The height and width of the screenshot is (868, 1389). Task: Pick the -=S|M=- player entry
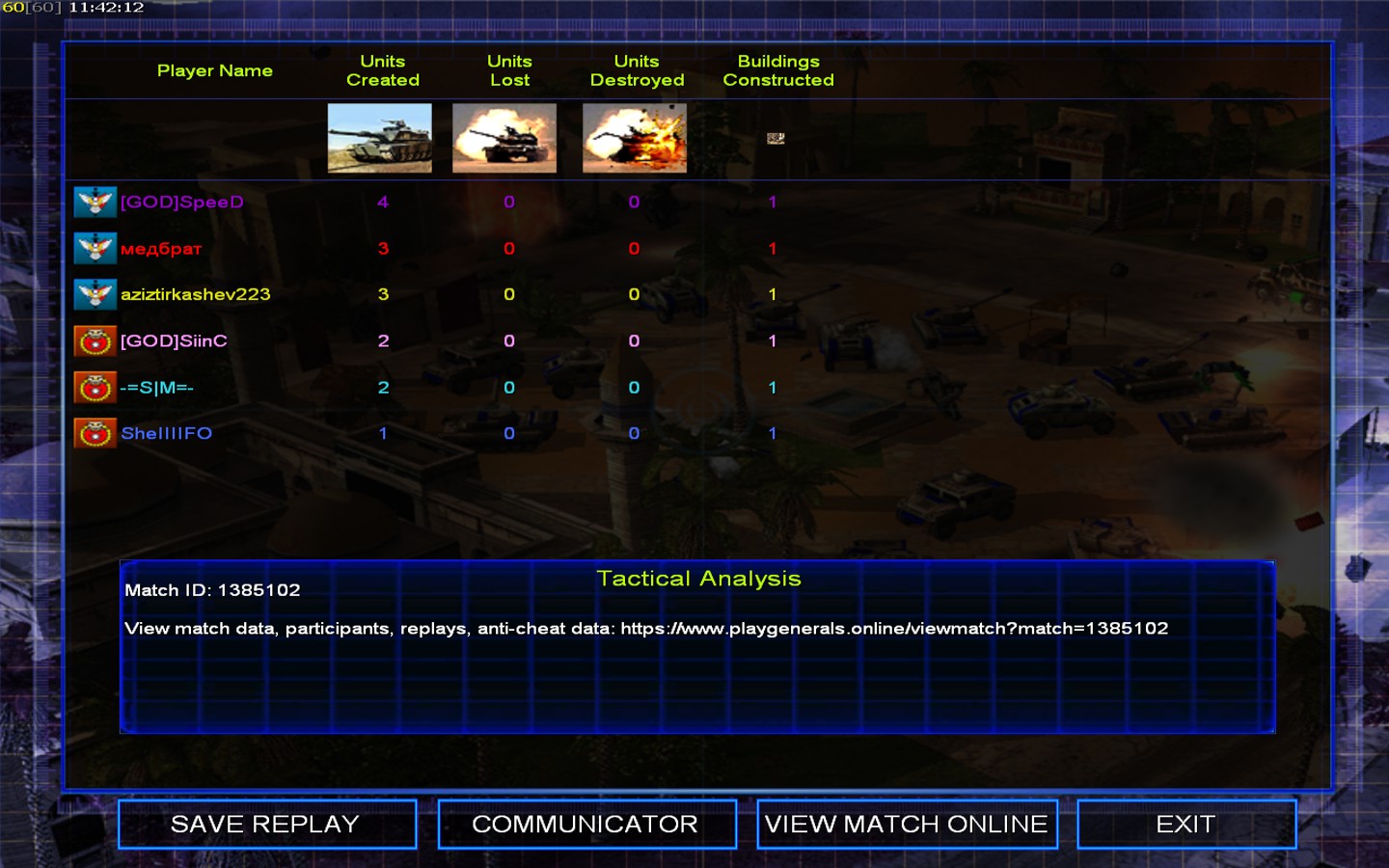tap(156, 388)
